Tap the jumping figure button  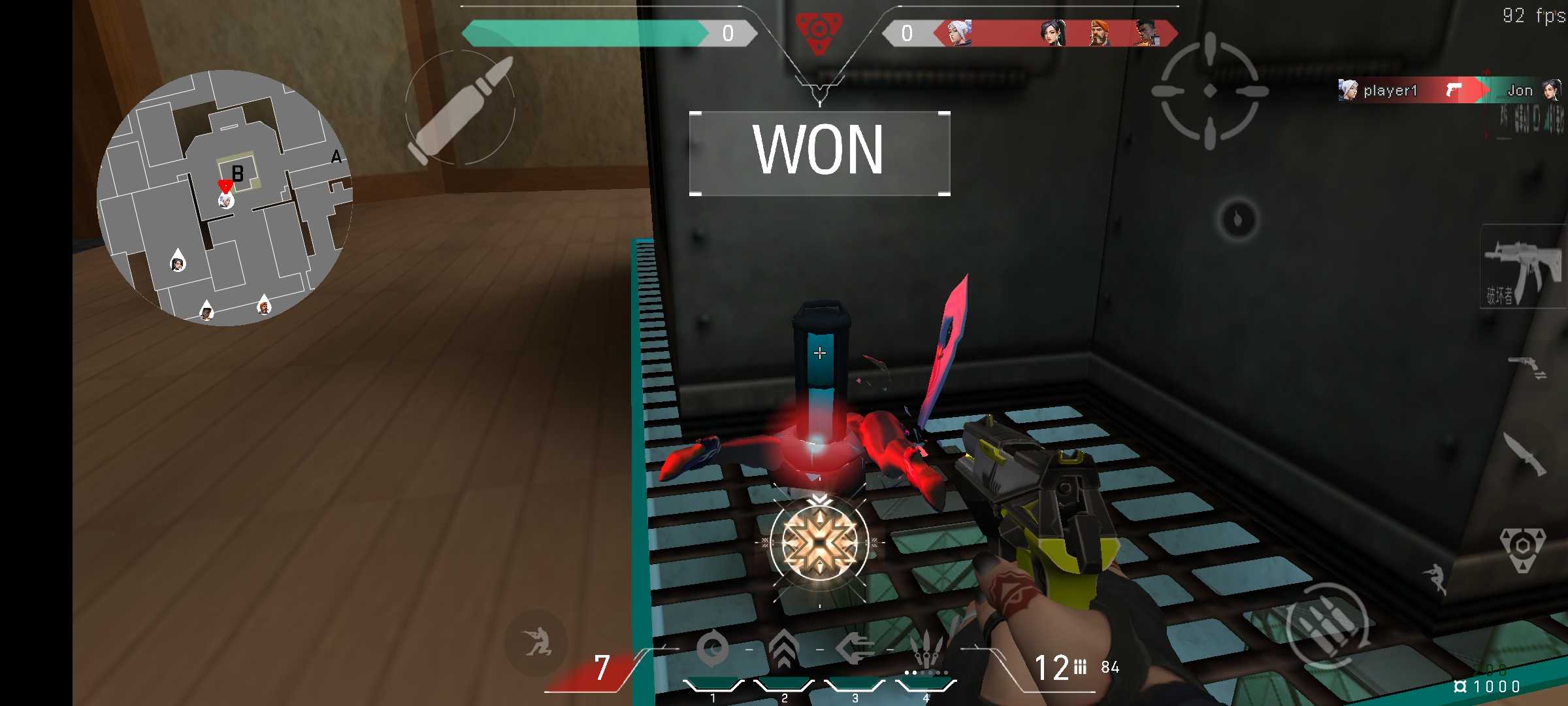click(1436, 578)
